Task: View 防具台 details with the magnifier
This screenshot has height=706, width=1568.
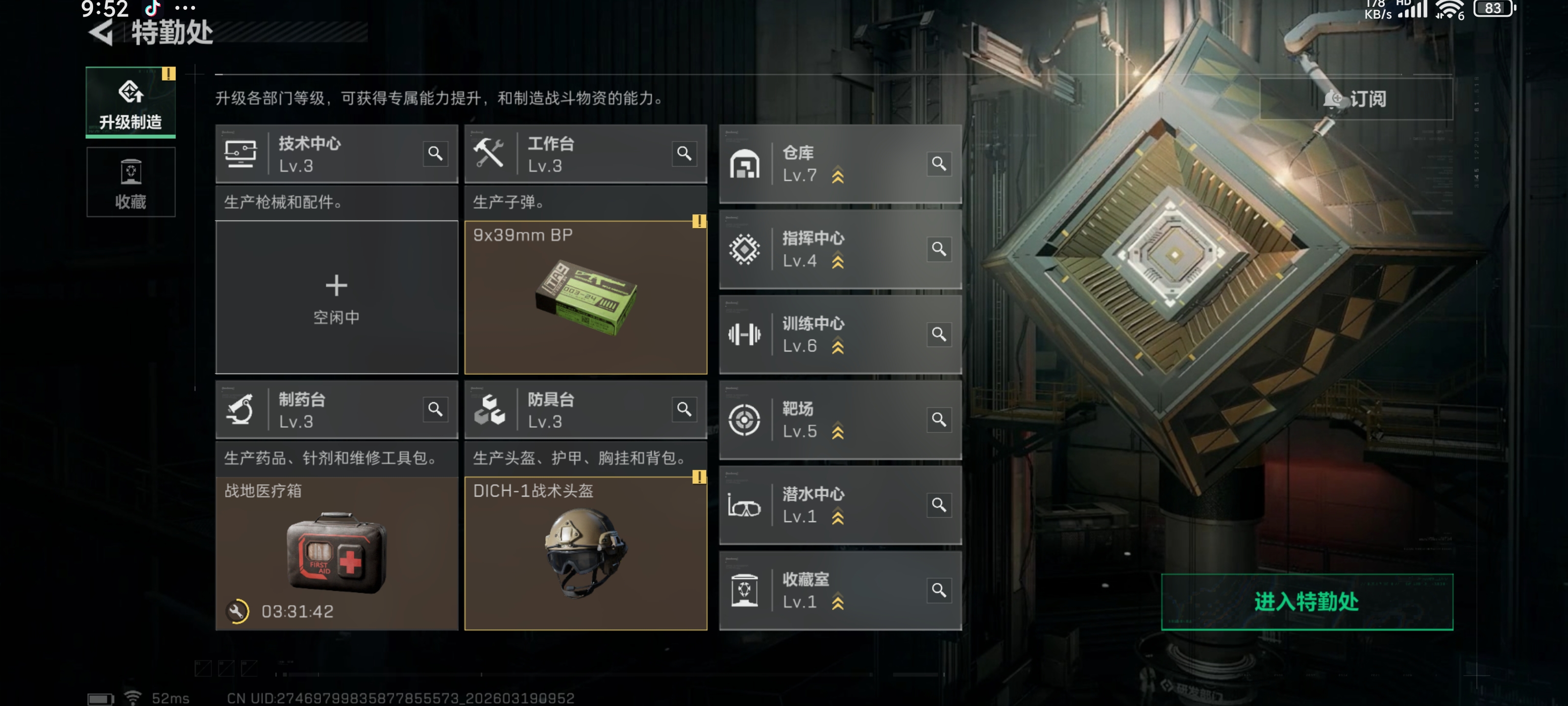Action: [684, 409]
